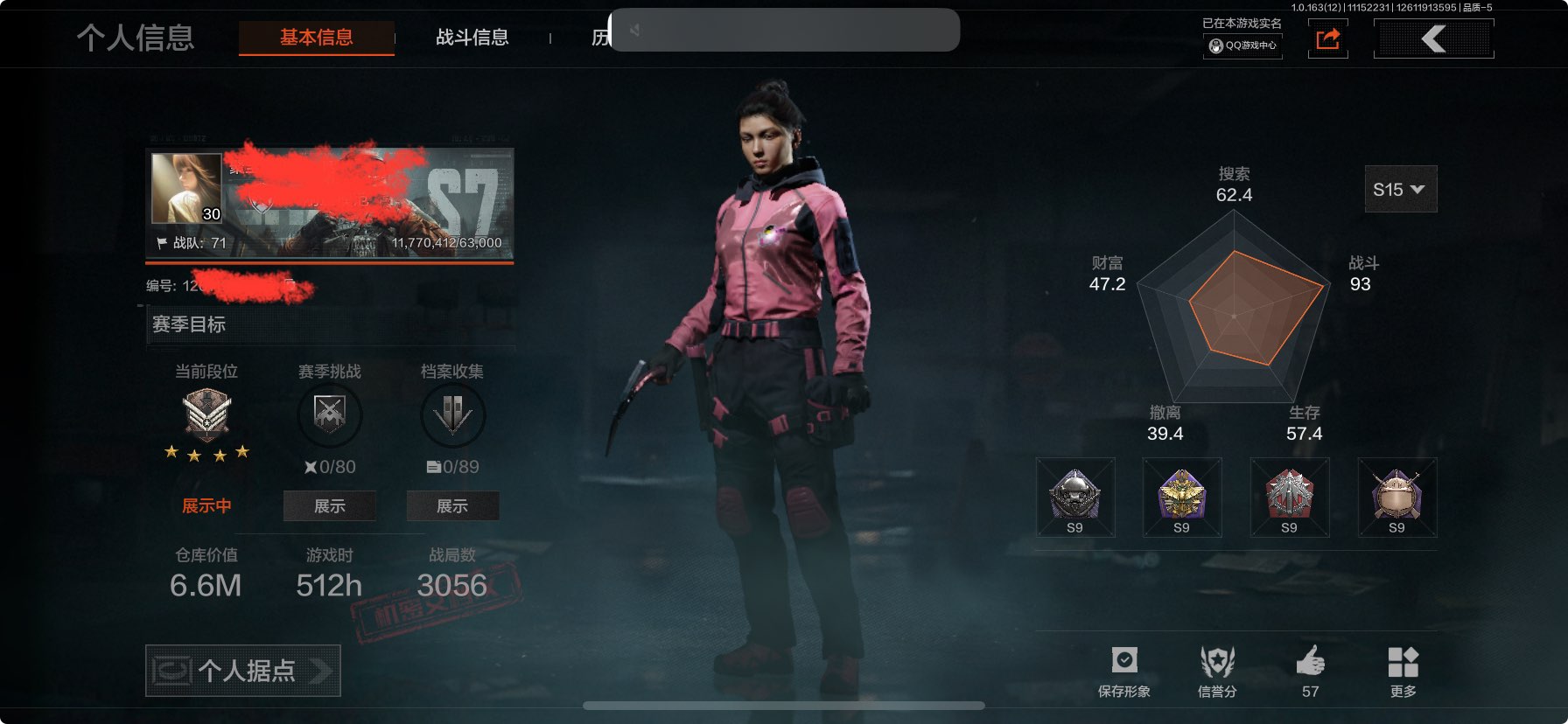Select the S9 silver skull medal
The width and height of the screenshot is (1568, 724).
click(x=1074, y=497)
